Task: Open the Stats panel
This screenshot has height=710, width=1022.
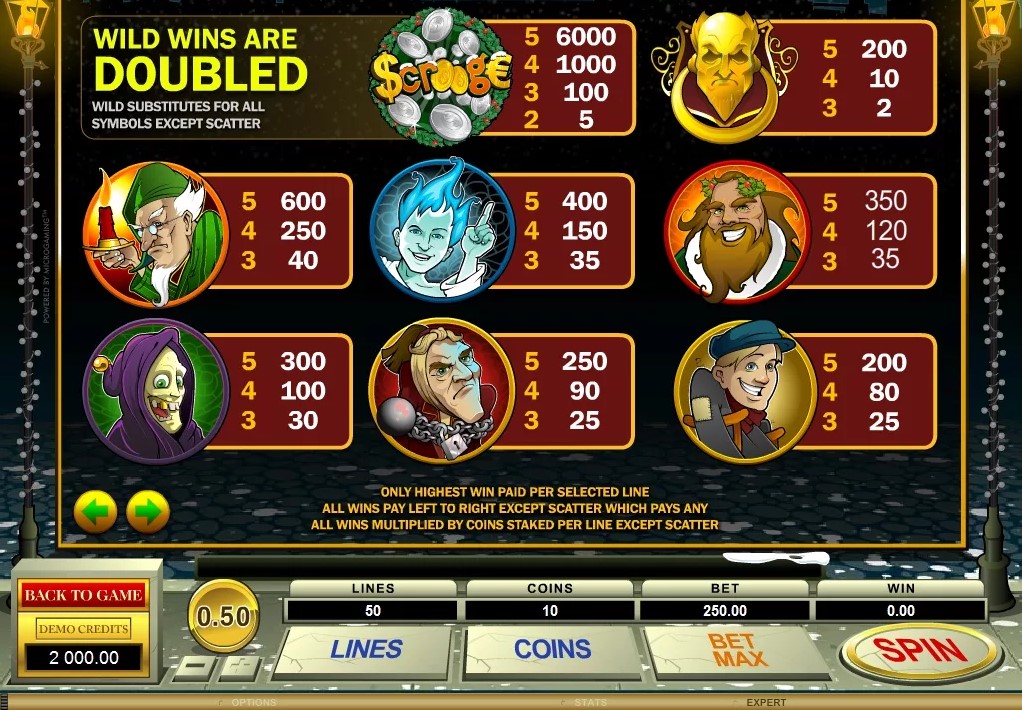Action: tap(590, 702)
